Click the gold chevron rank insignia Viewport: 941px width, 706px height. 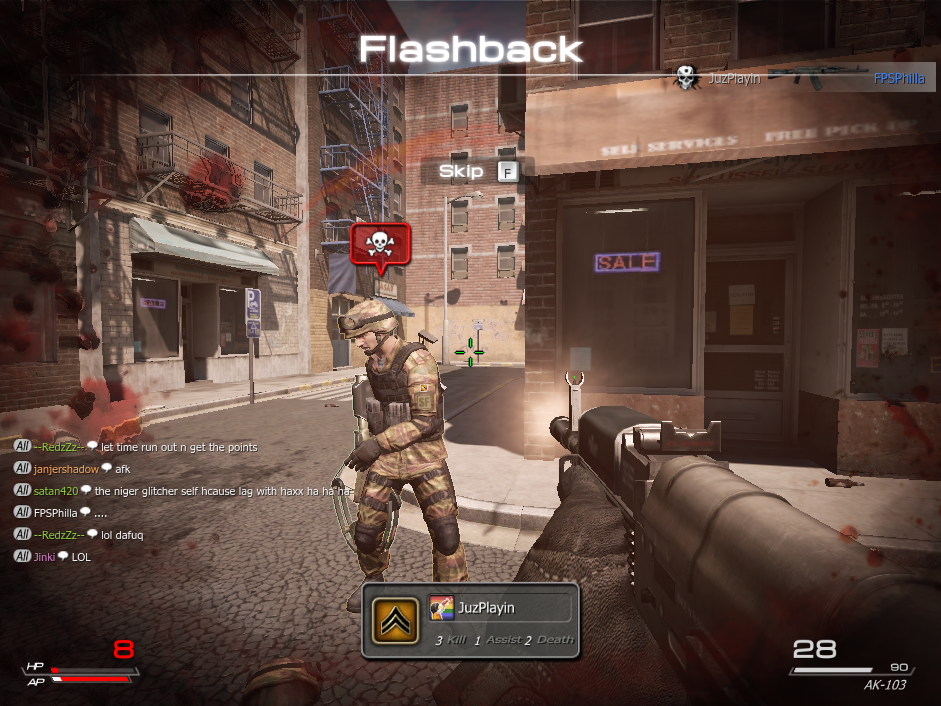click(x=394, y=621)
